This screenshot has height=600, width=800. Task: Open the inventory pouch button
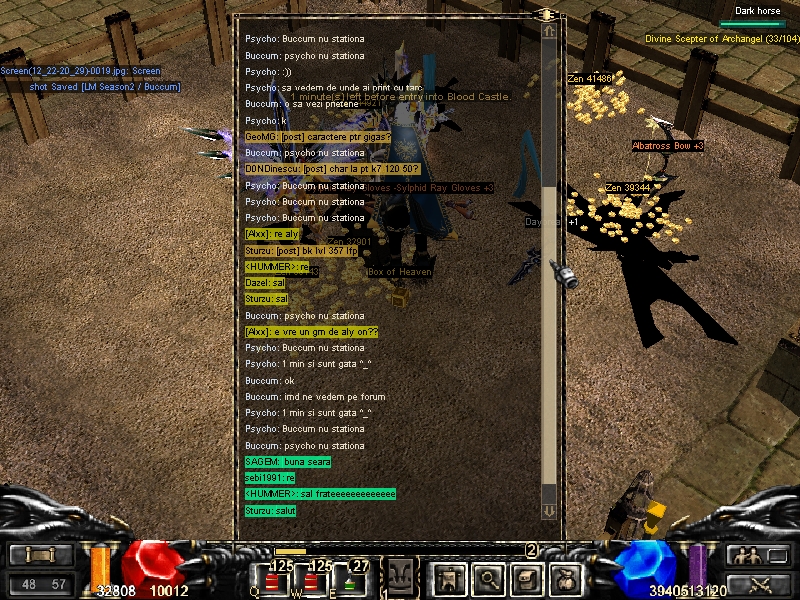(567, 578)
